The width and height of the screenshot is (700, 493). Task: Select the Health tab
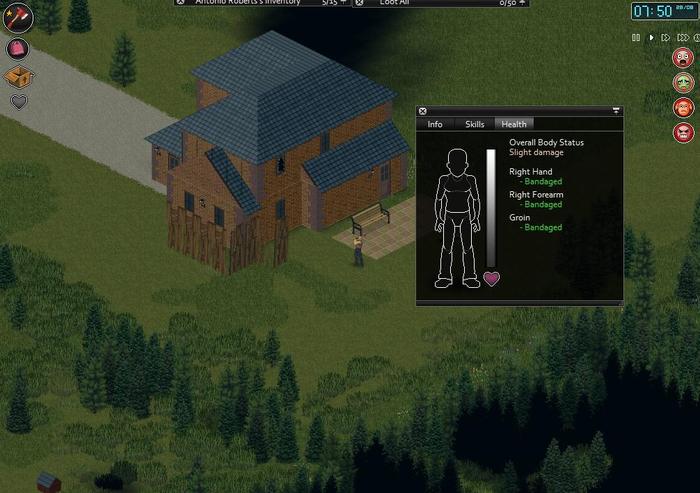[x=514, y=124]
